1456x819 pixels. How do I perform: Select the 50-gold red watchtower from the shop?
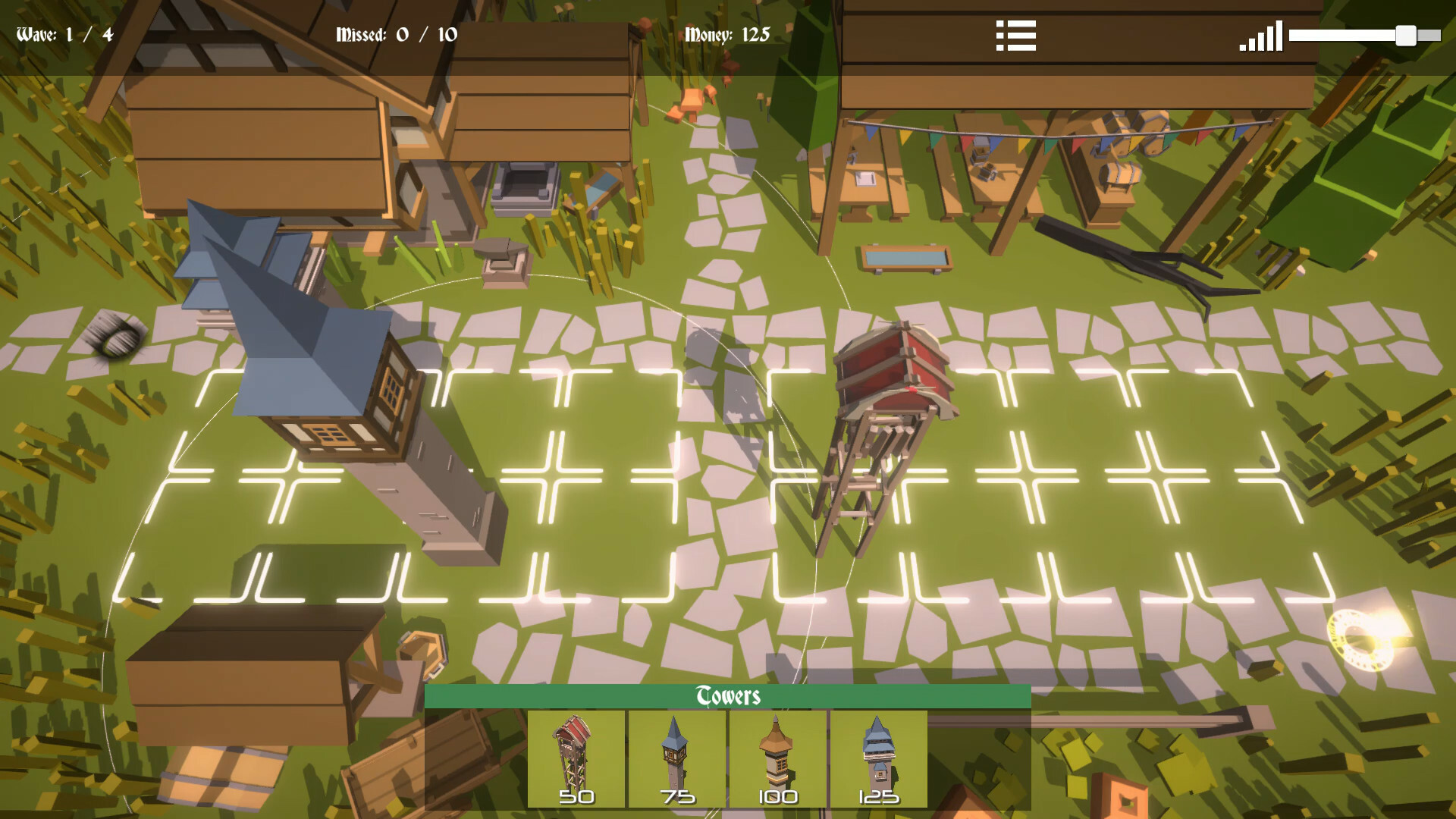tap(575, 758)
